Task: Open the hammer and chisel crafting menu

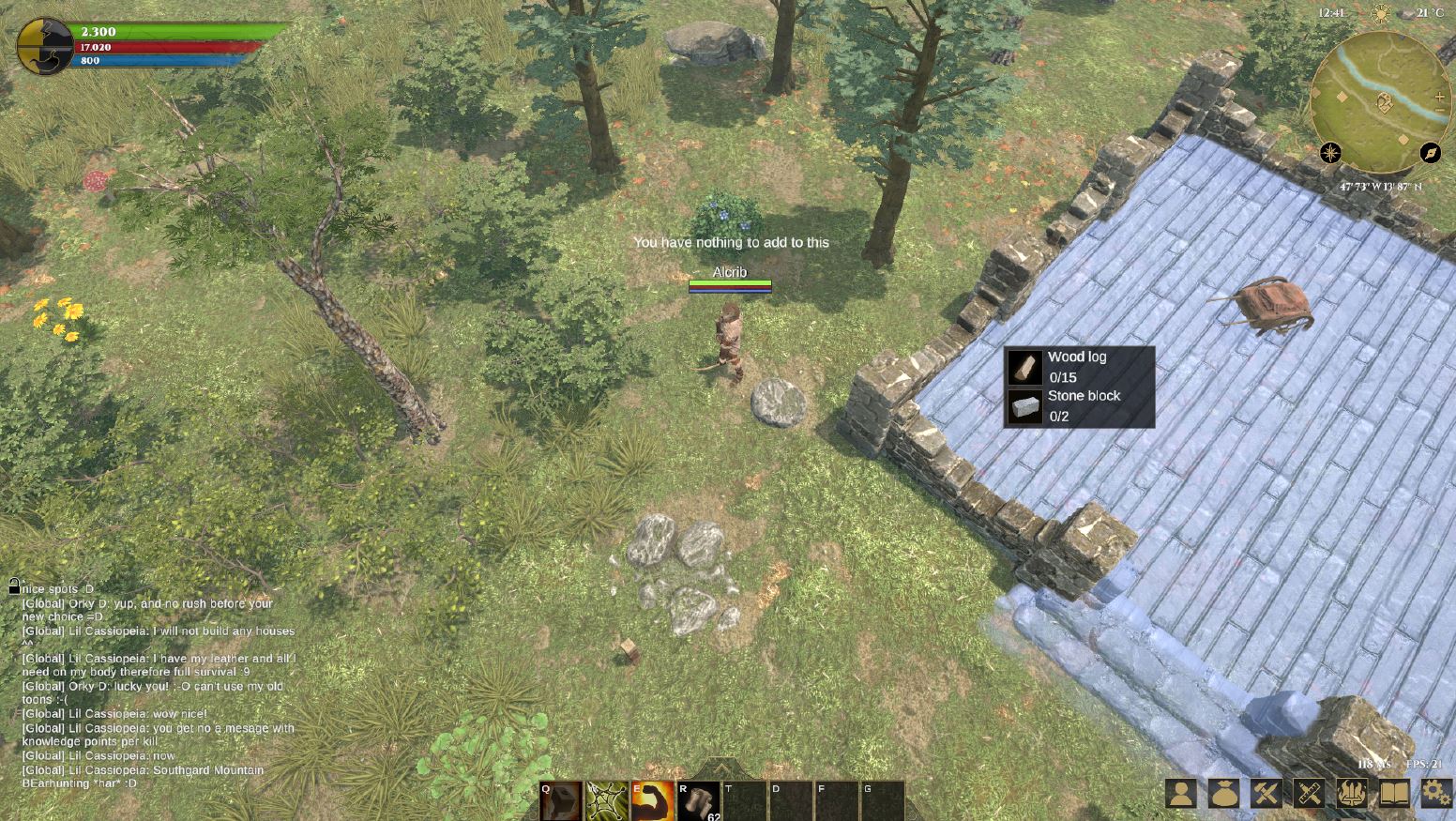Action: pos(1266,794)
